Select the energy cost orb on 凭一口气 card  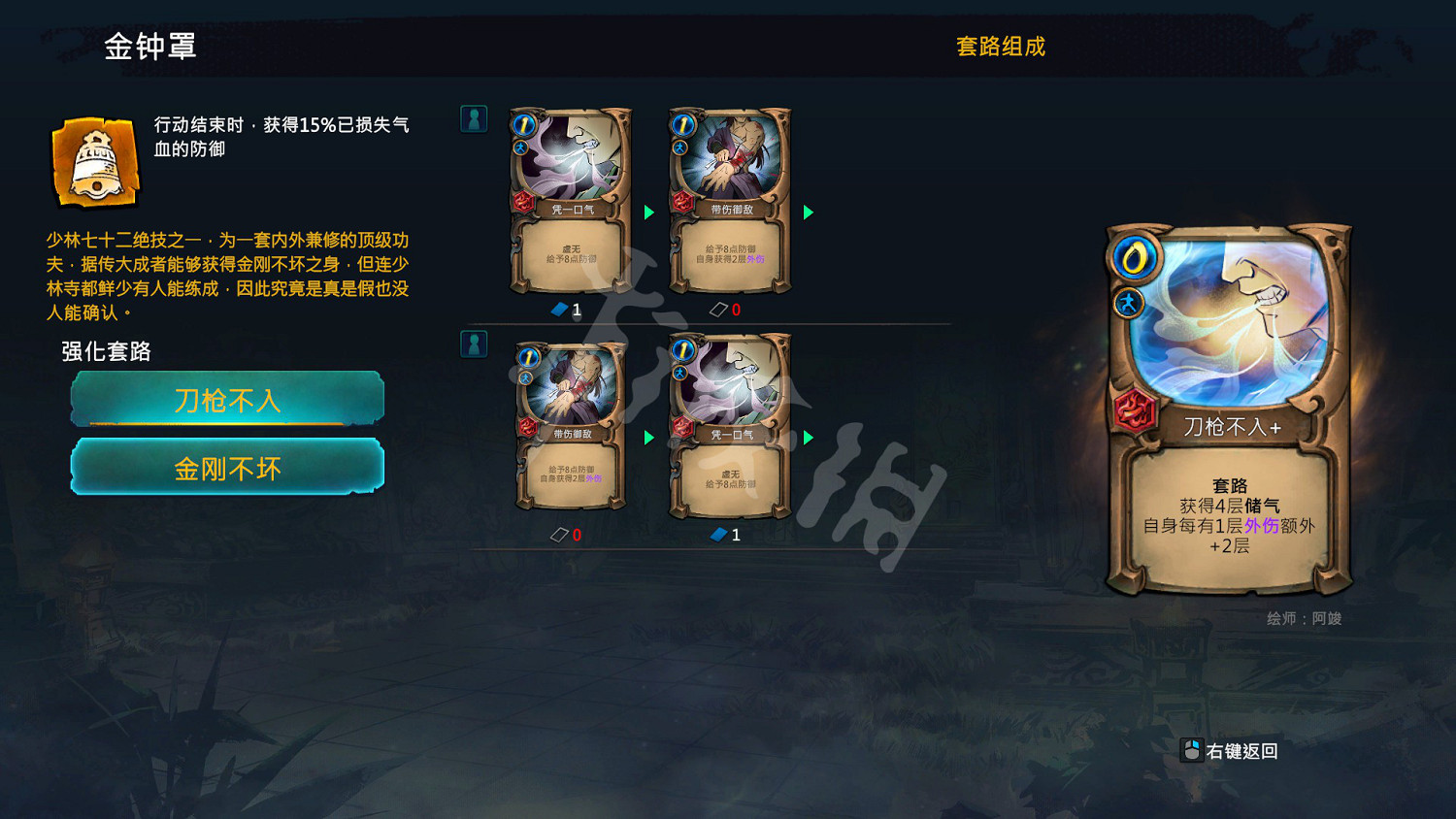click(525, 124)
